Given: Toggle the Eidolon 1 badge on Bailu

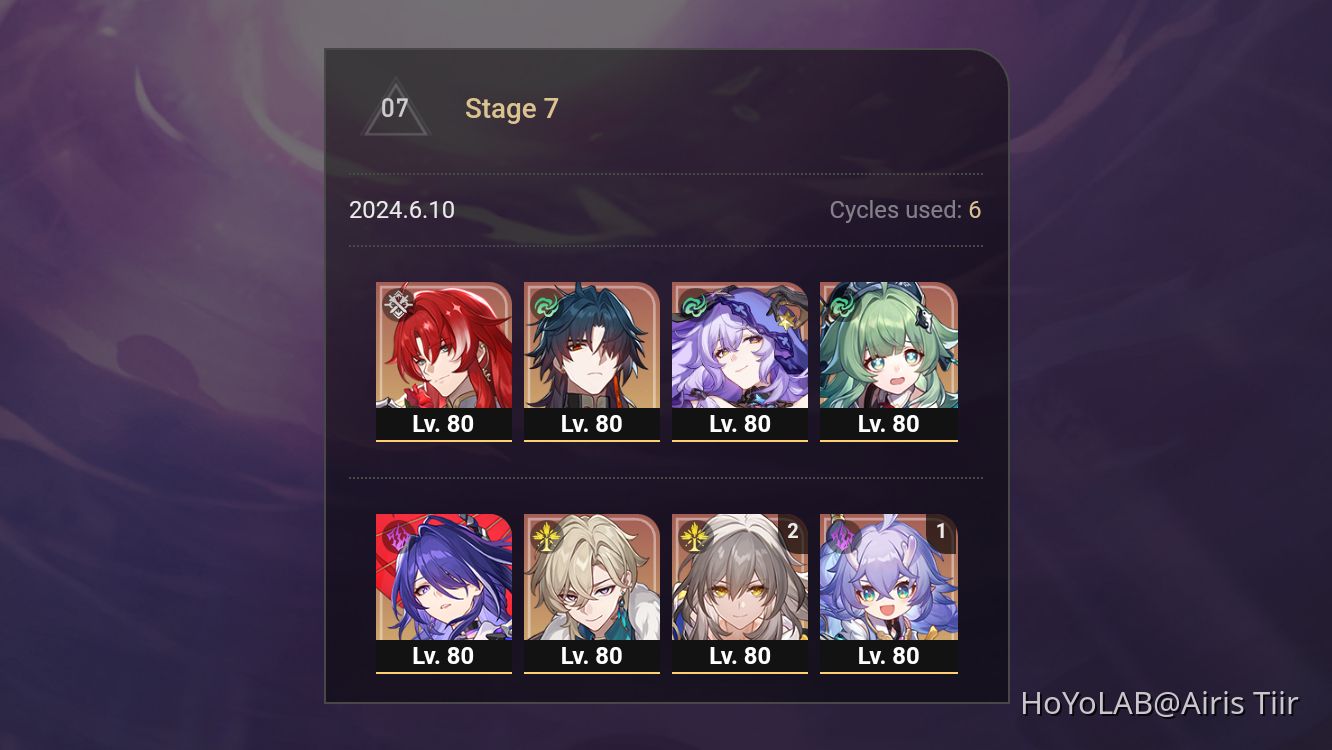Looking at the screenshot, I should pyautogui.click(x=940, y=532).
